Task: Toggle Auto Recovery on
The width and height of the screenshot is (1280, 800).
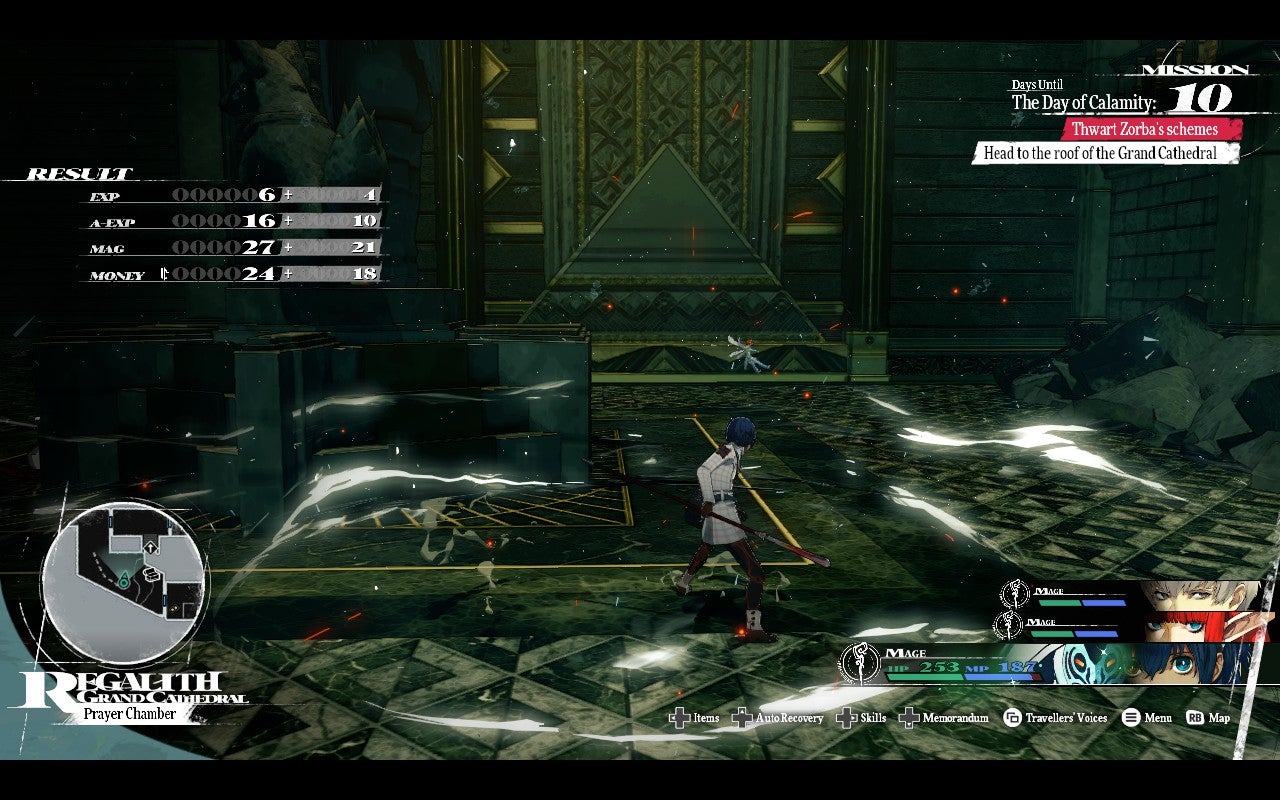Action: pyautogui.click(x=742, y=718)
